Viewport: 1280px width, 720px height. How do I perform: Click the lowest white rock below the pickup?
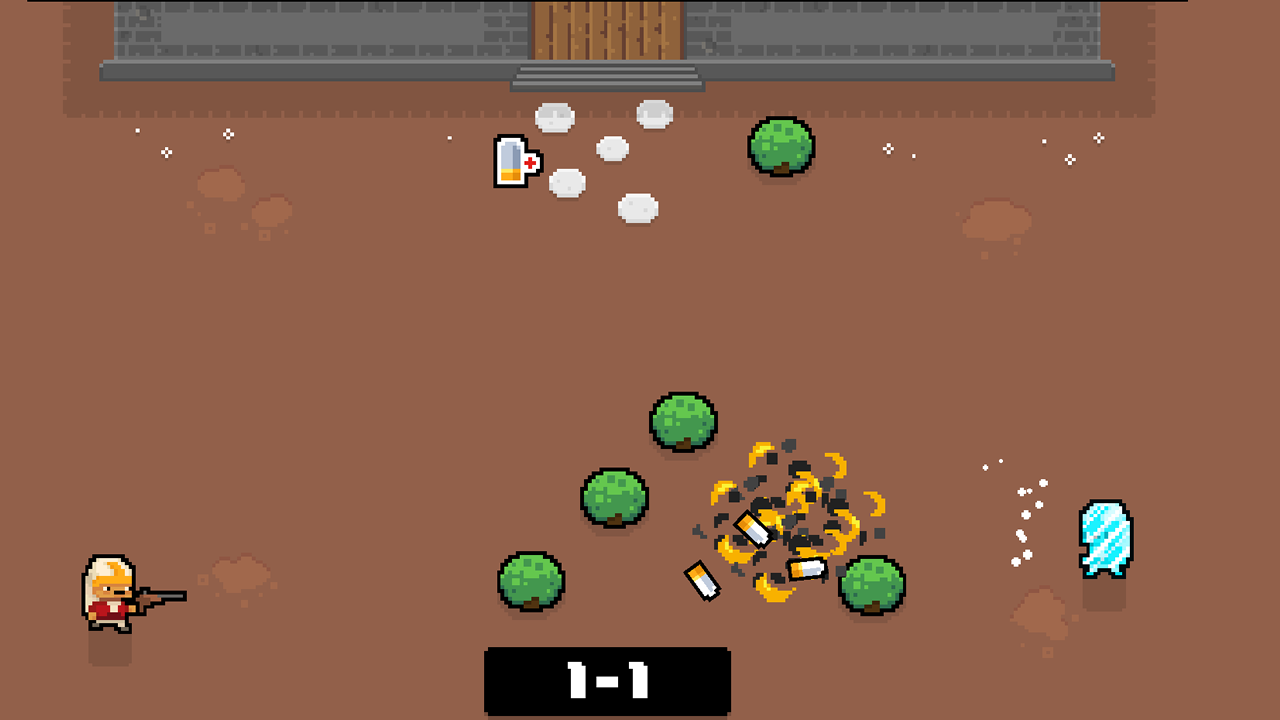tap(637, 207)
